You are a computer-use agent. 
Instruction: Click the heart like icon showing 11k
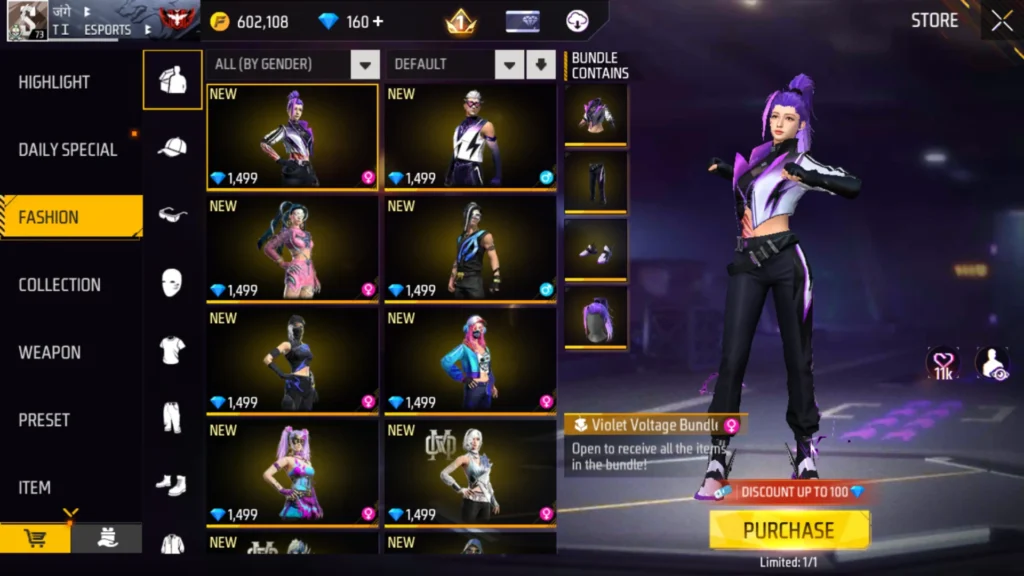tap(943, 364)
